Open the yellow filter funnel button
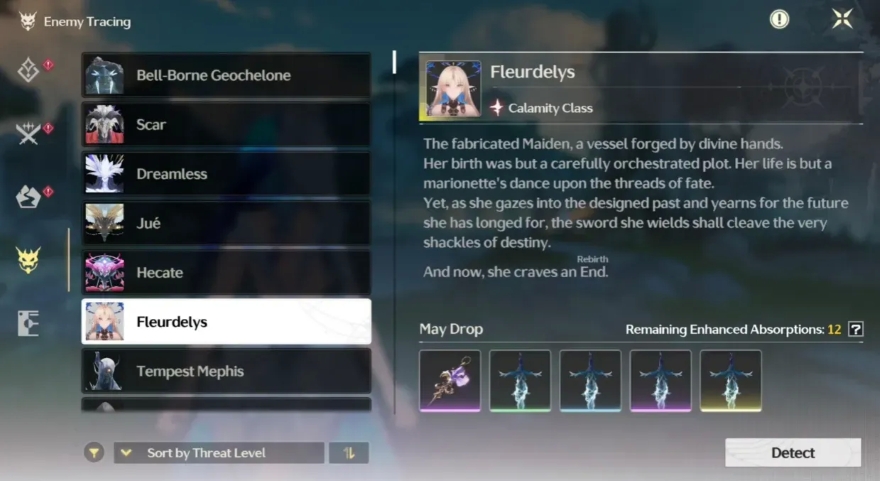This screenshot has height=481, width=880. point(94,453)
